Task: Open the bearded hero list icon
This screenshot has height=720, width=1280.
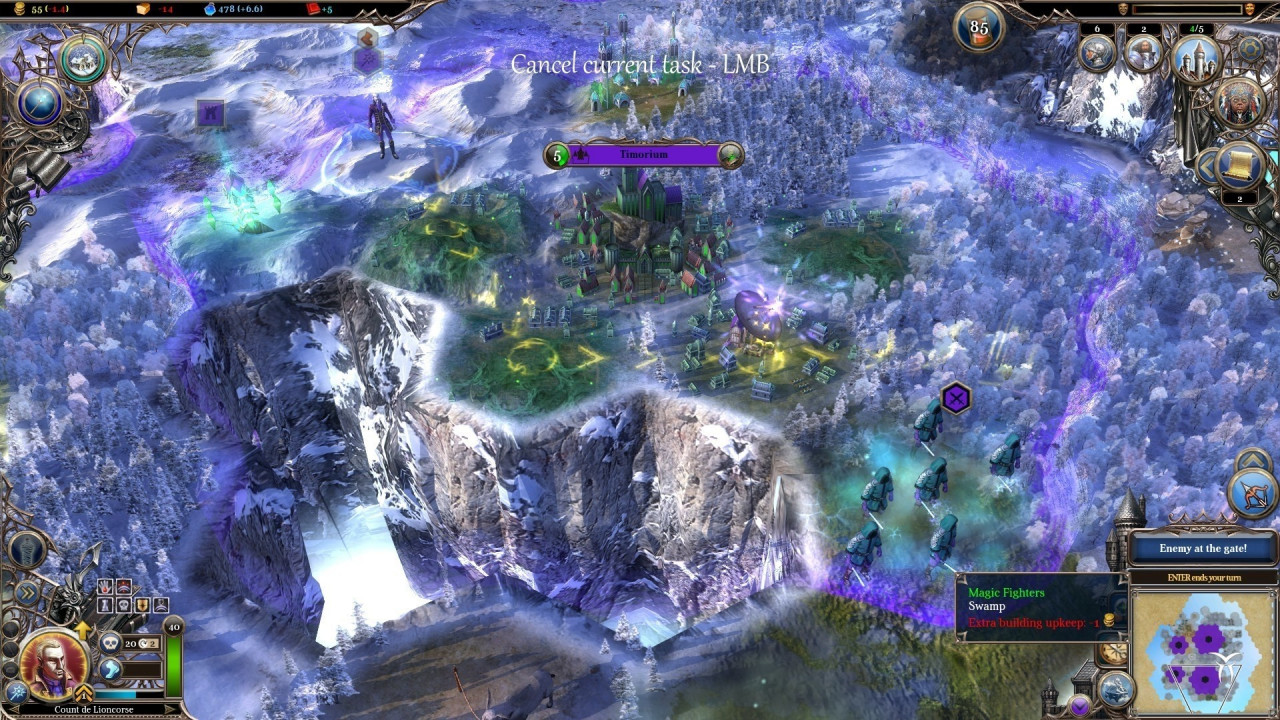Action: pyautogui.click(x=1144, y=53)
